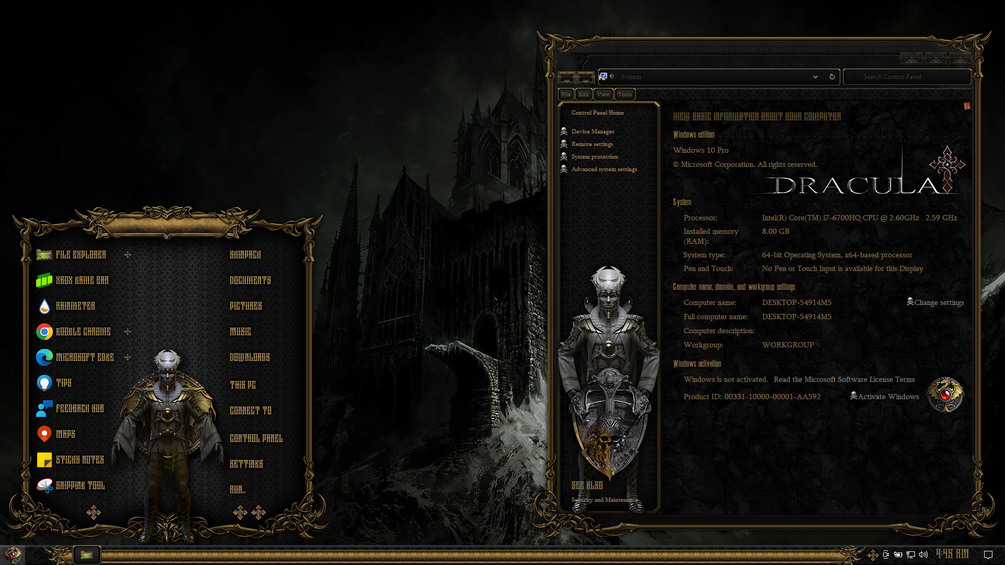The height and width of the screenshot is (565, 1005).
Task: Launch Xbox Game Bar from the start menu
Action: pyautogui.click(x=82, y=281)
